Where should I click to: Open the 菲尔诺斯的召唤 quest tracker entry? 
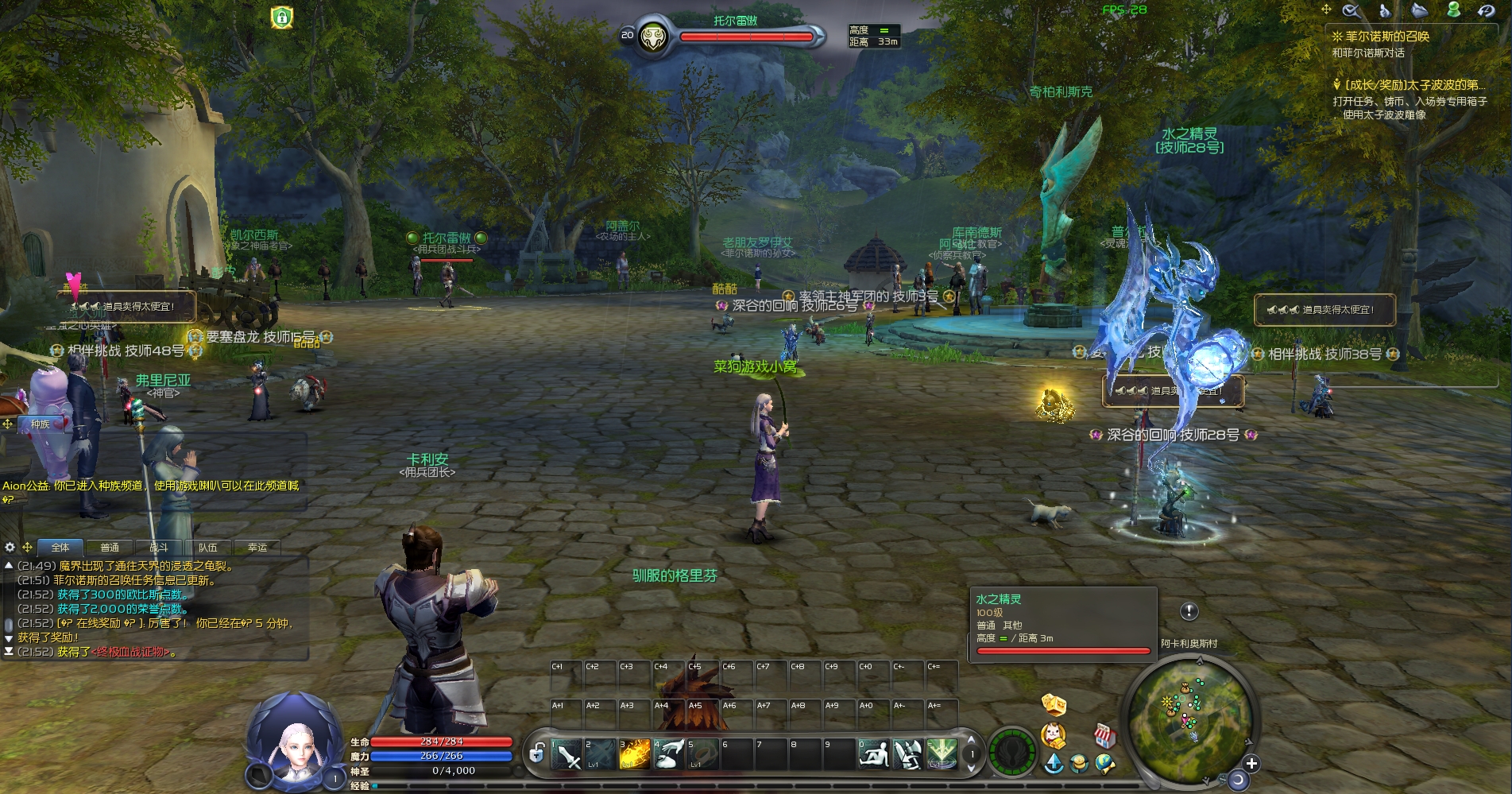coord(1386,37)
